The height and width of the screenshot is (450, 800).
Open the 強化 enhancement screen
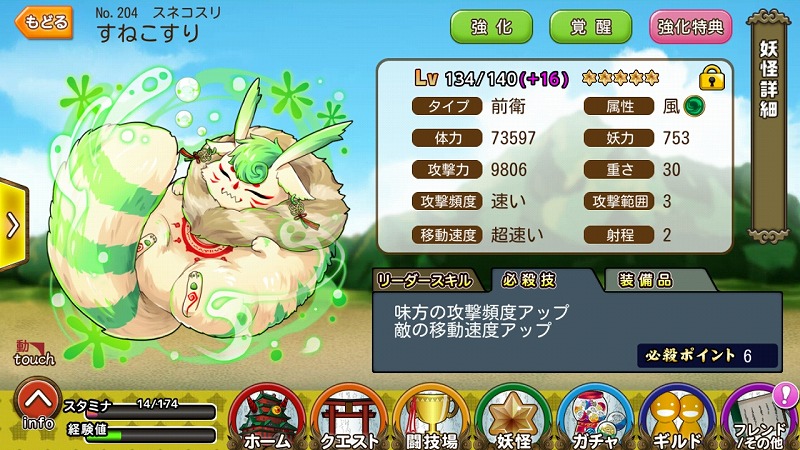(491, 27)
